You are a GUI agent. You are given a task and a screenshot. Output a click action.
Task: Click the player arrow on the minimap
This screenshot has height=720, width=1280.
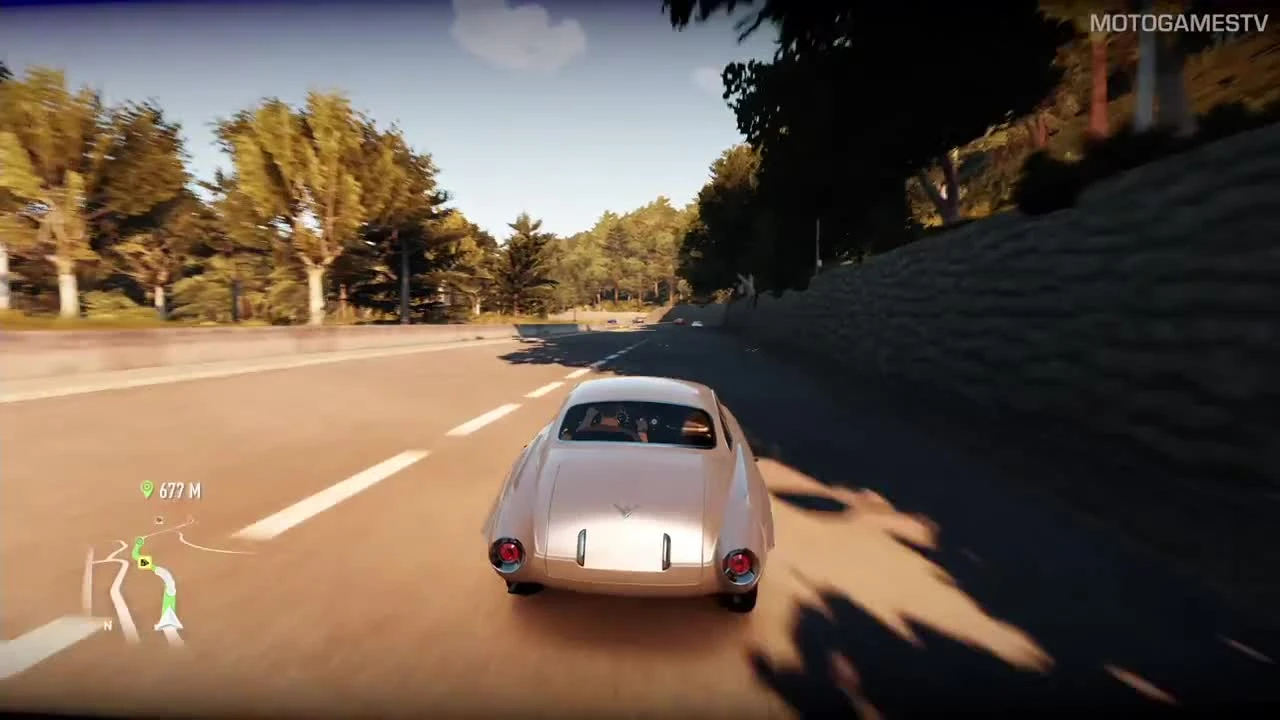coord(167,619)
